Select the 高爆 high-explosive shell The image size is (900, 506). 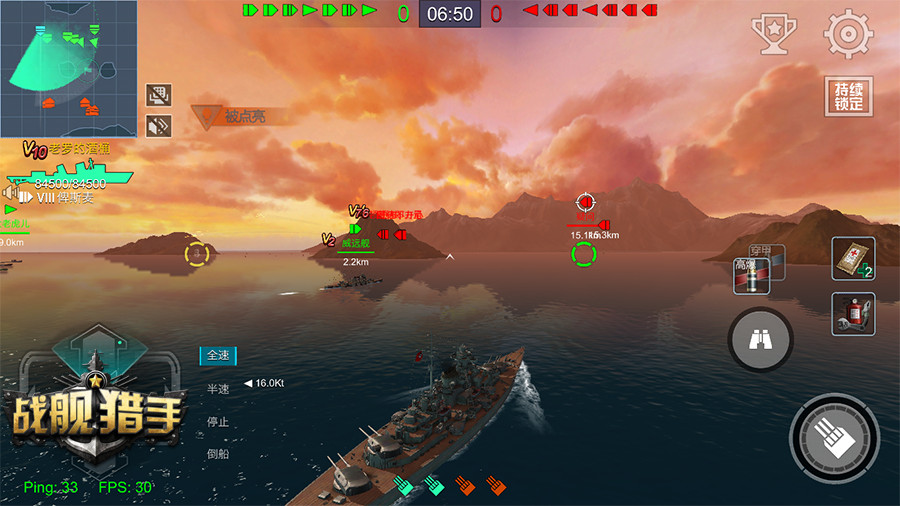point(748,276)
